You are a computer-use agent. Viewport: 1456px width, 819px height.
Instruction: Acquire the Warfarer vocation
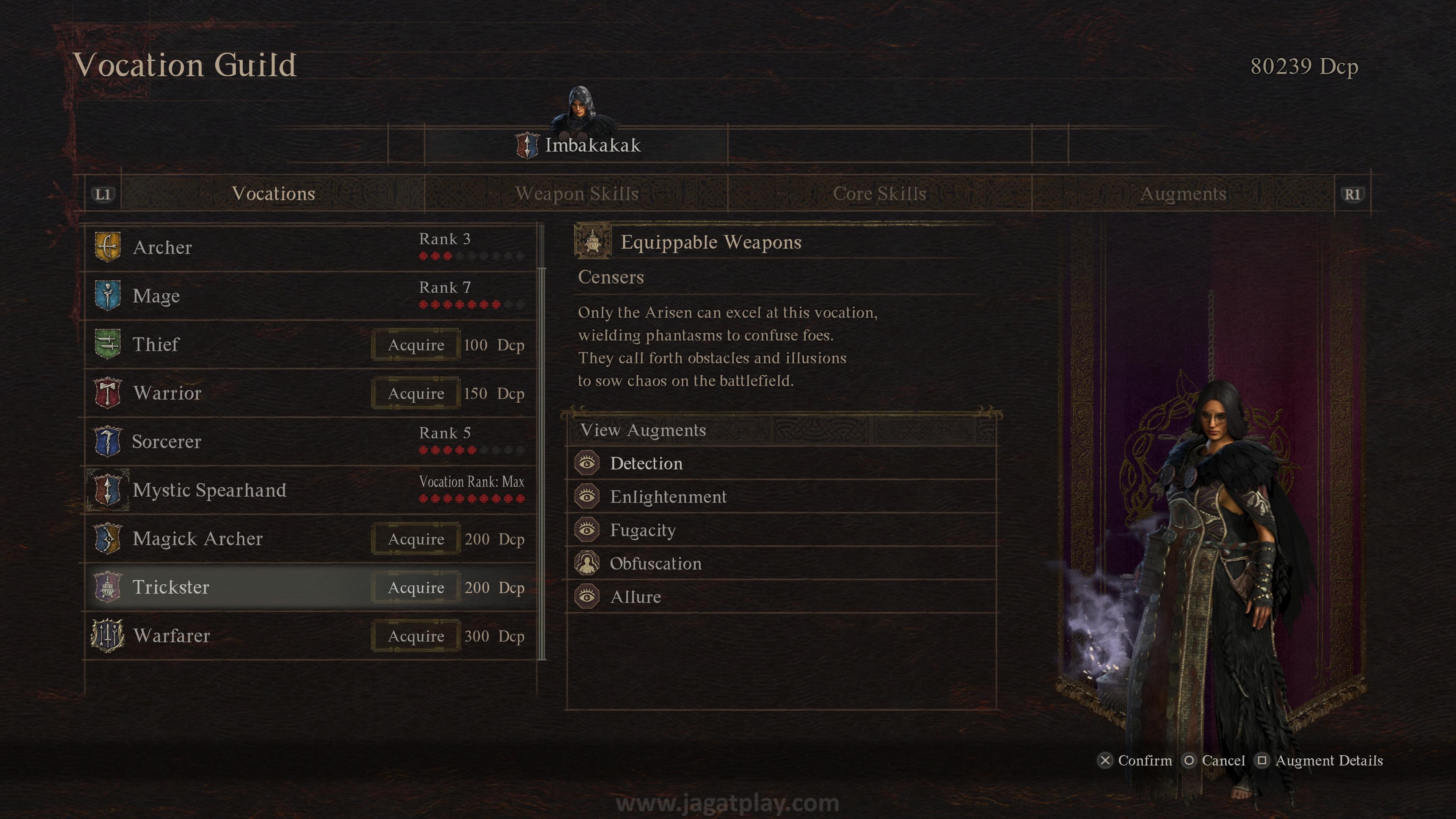(416, 637)
